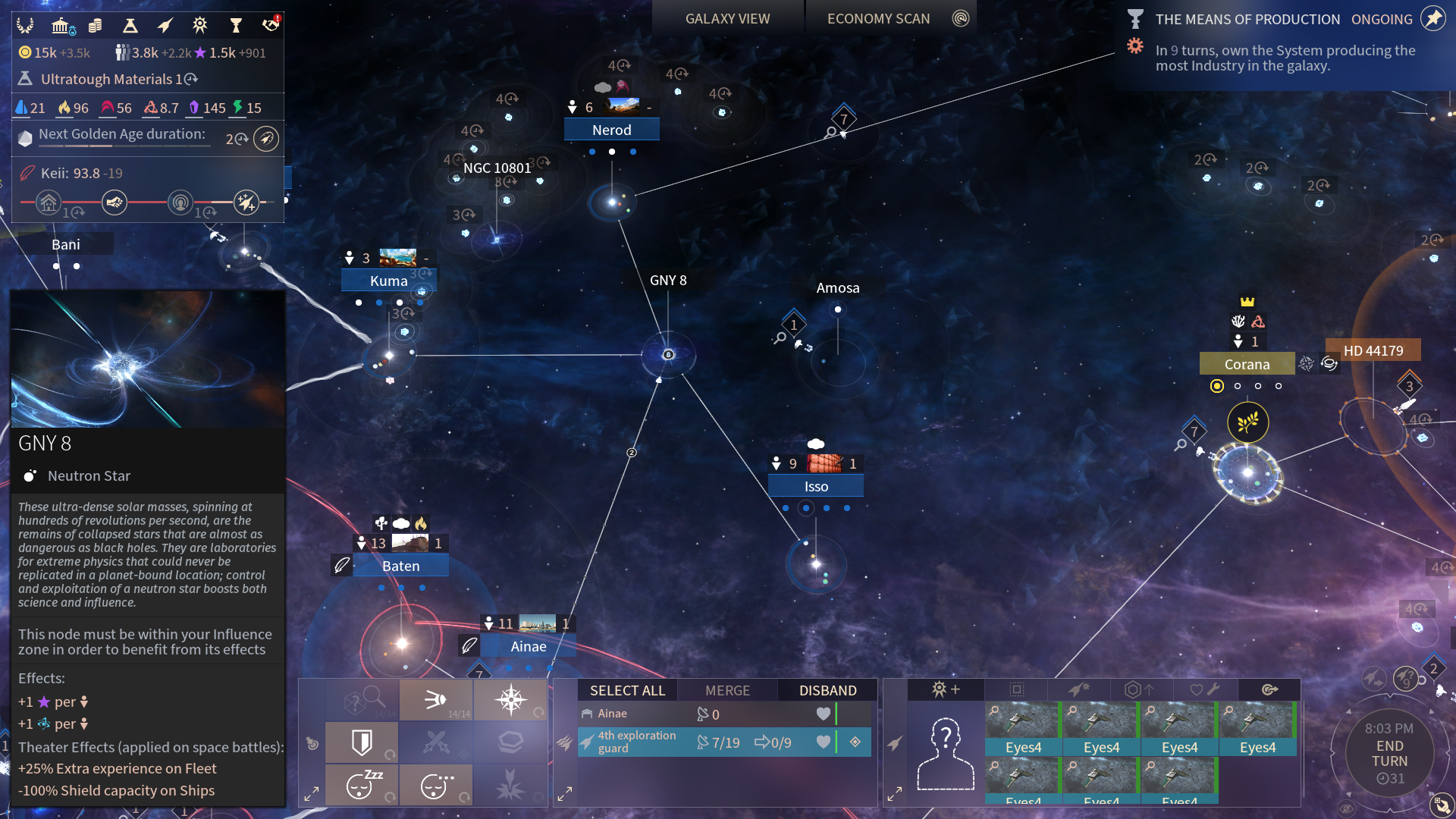Assign a hero to the empty portrait slot
Viewport: 1456px width, 819px height.
(946, 754)
